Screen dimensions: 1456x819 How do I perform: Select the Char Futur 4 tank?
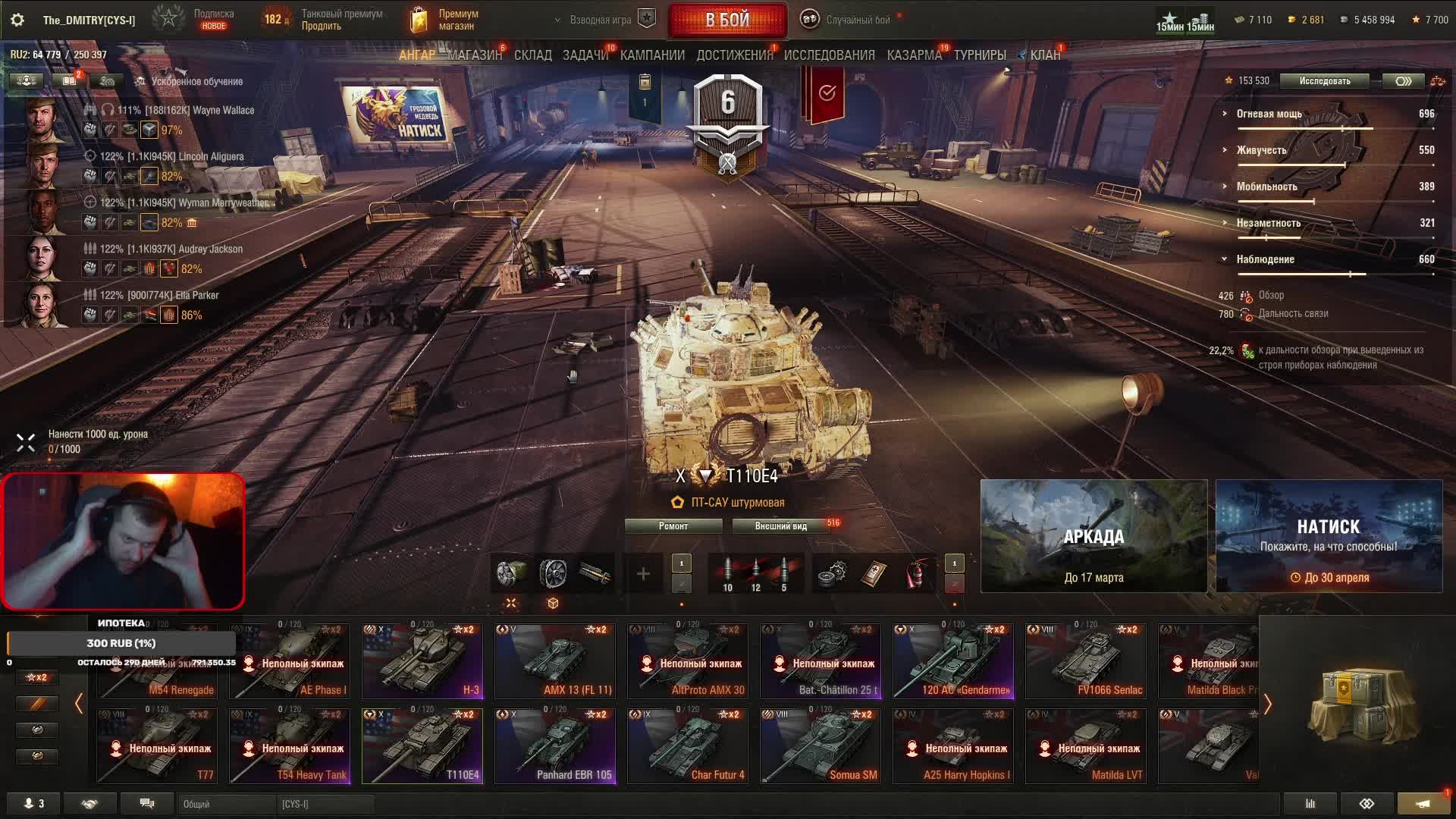click(688, 746)
